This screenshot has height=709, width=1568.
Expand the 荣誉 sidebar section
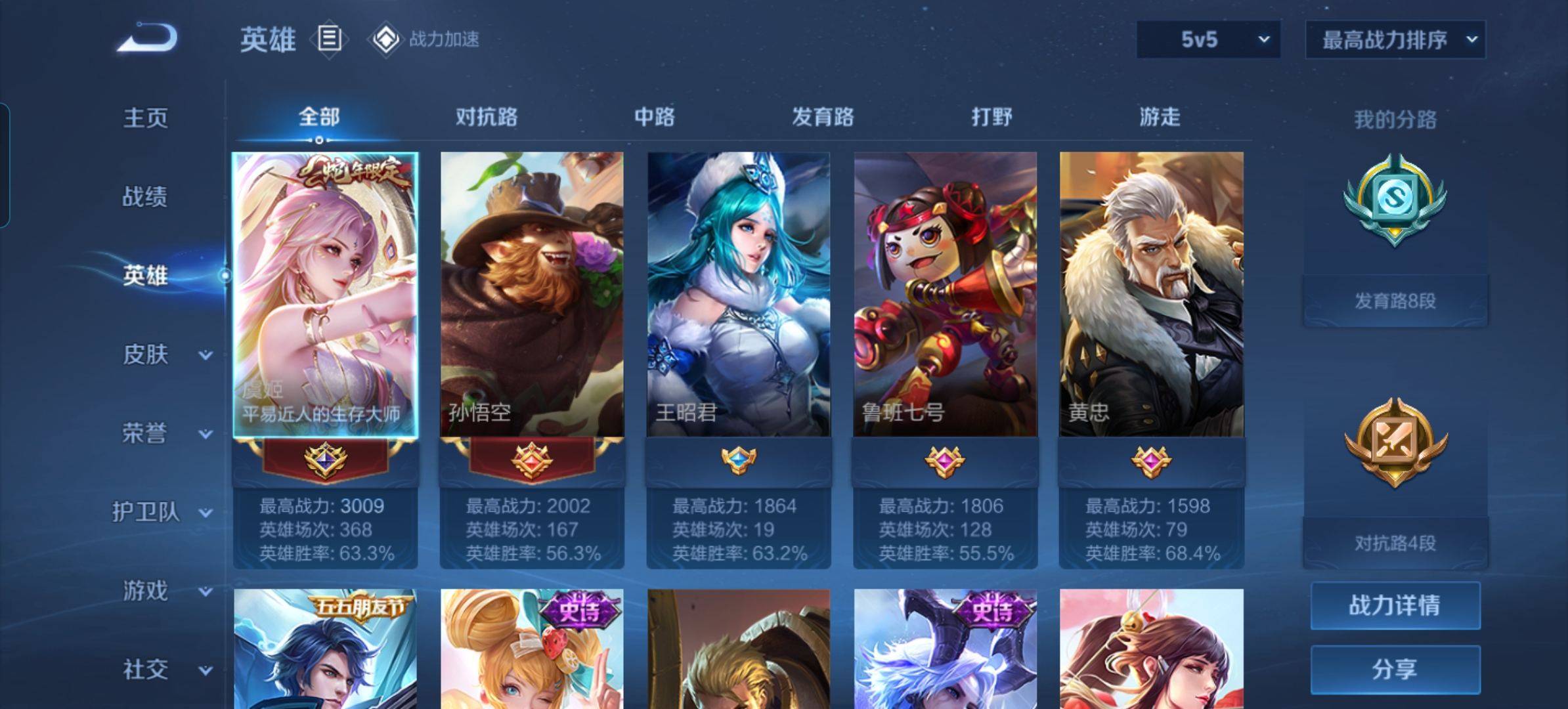coord(164,433)
